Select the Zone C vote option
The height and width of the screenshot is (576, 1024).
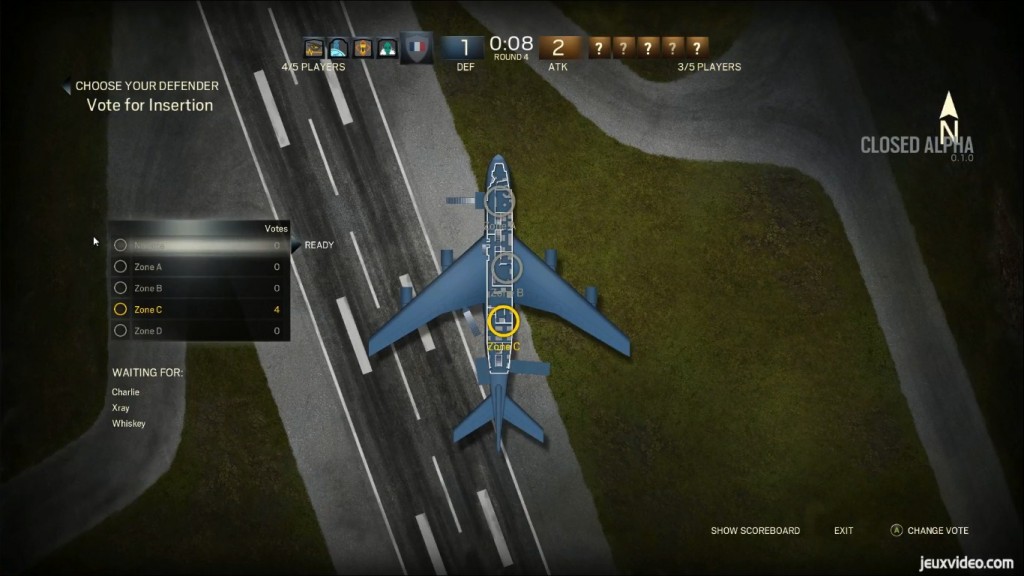pyautogui.click(x=148, y=310)
